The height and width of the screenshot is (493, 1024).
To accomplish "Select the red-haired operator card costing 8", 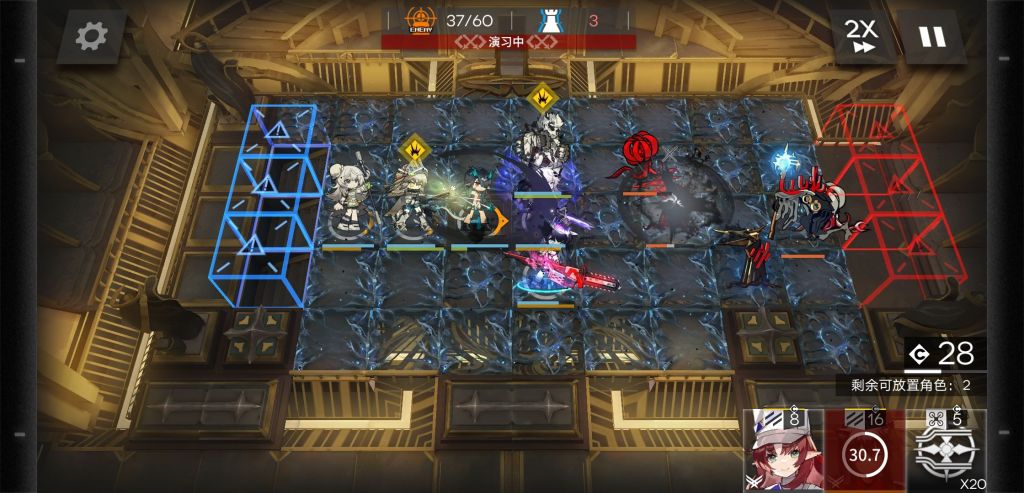I will coord(783,452).
